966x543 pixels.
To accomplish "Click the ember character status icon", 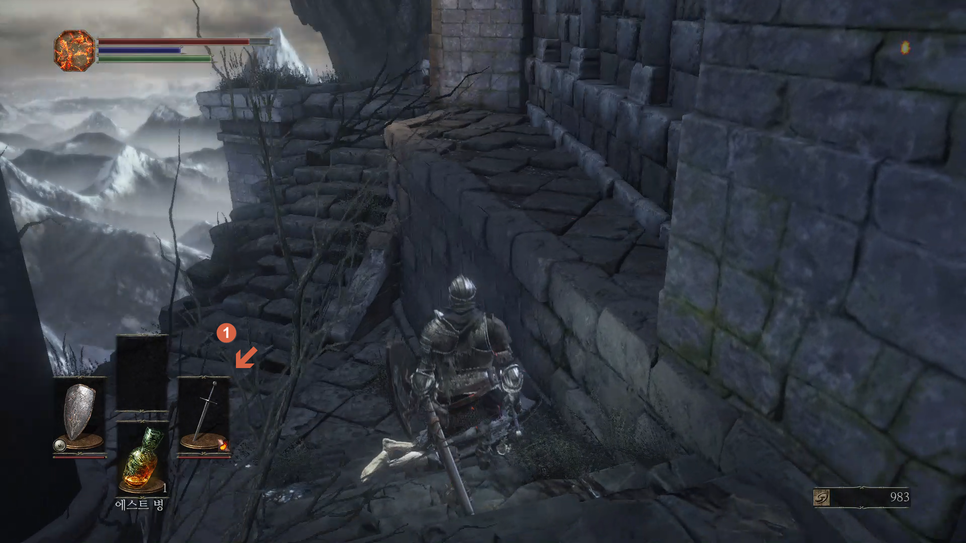I will [74, 50].
